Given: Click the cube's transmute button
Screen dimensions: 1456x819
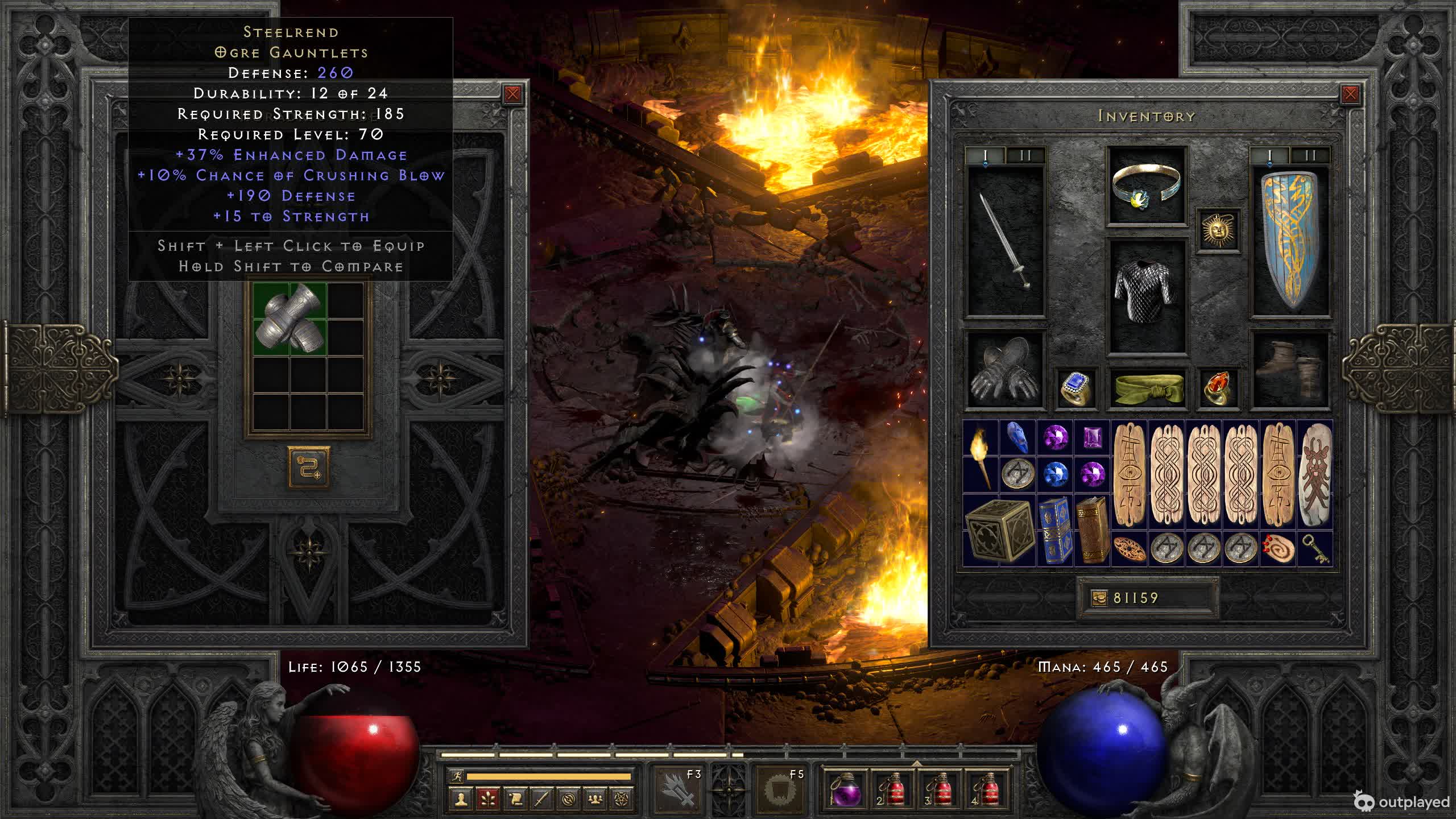Looking at the screenshot, I should [x=308, y=467].
